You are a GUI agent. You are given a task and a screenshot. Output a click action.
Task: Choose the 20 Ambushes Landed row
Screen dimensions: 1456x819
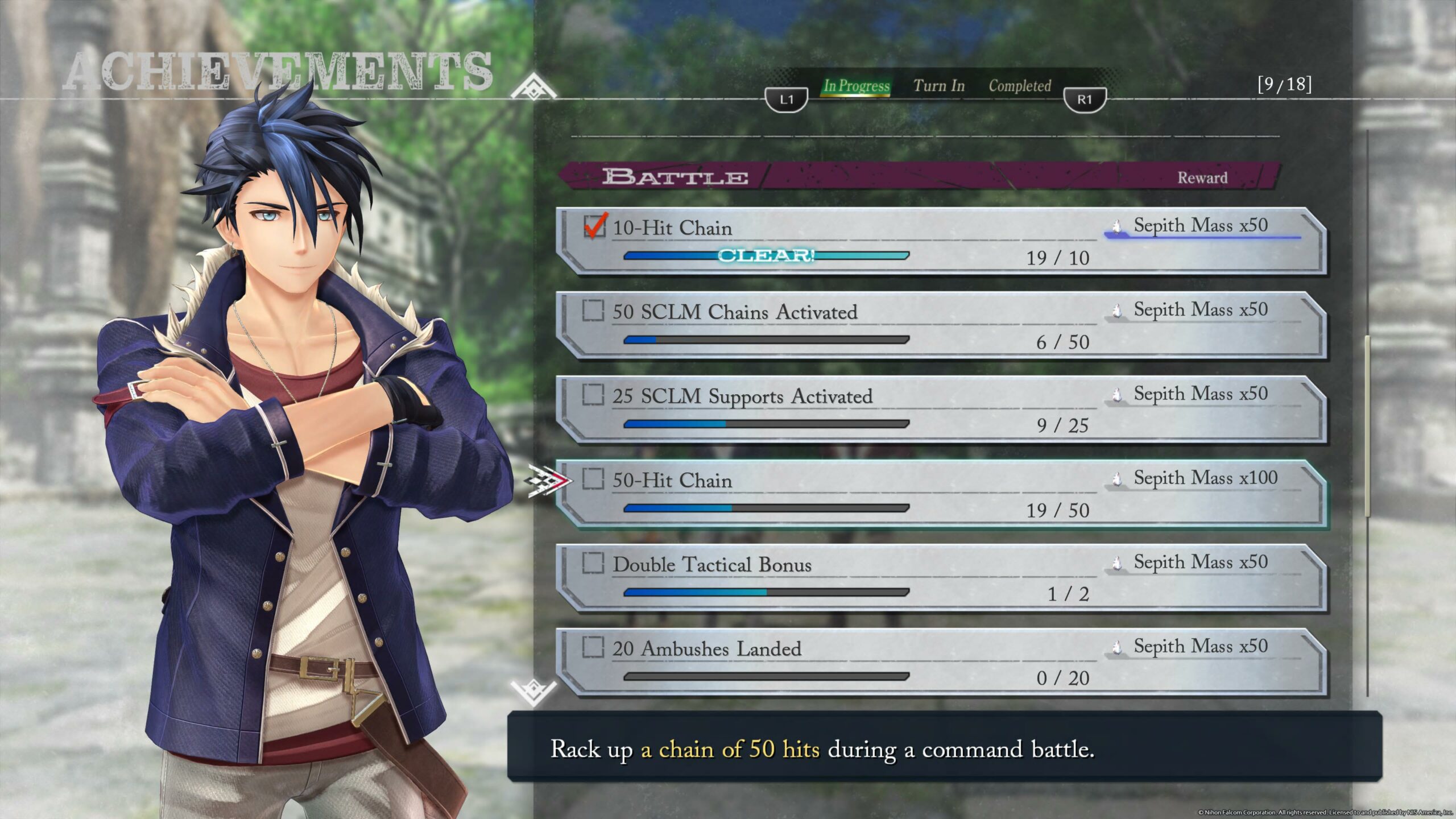[941, 662]
